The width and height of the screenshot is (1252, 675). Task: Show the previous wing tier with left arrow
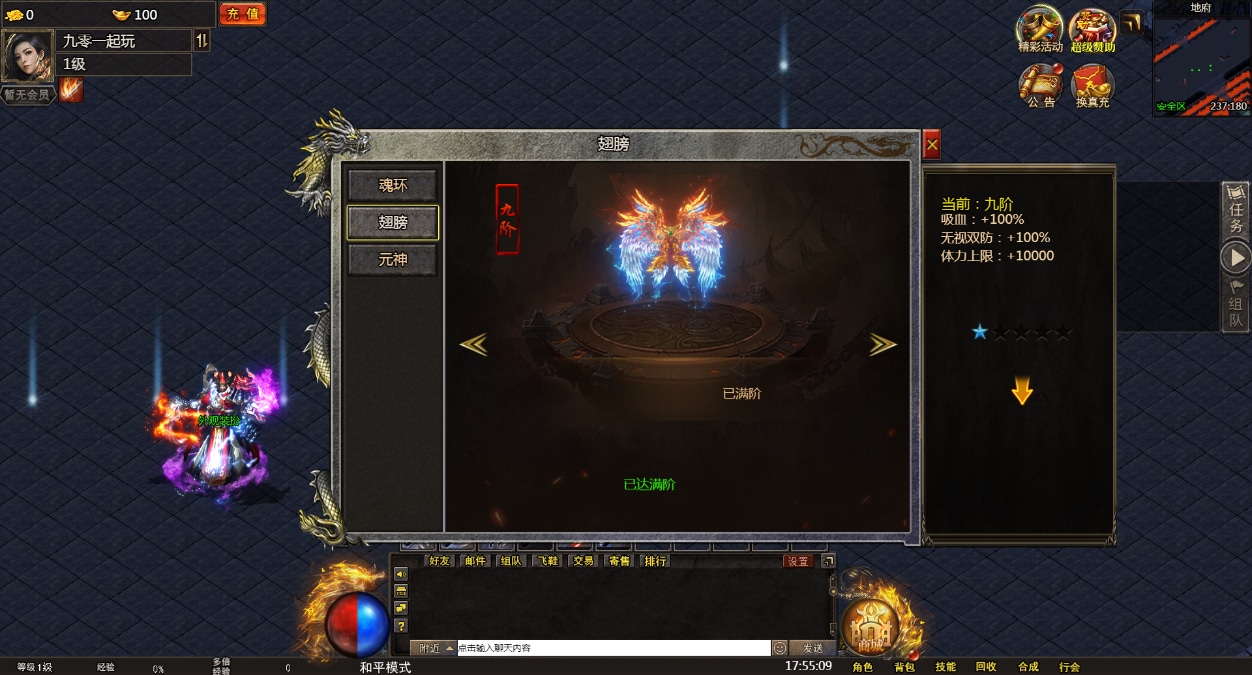[x=473, y=344]
